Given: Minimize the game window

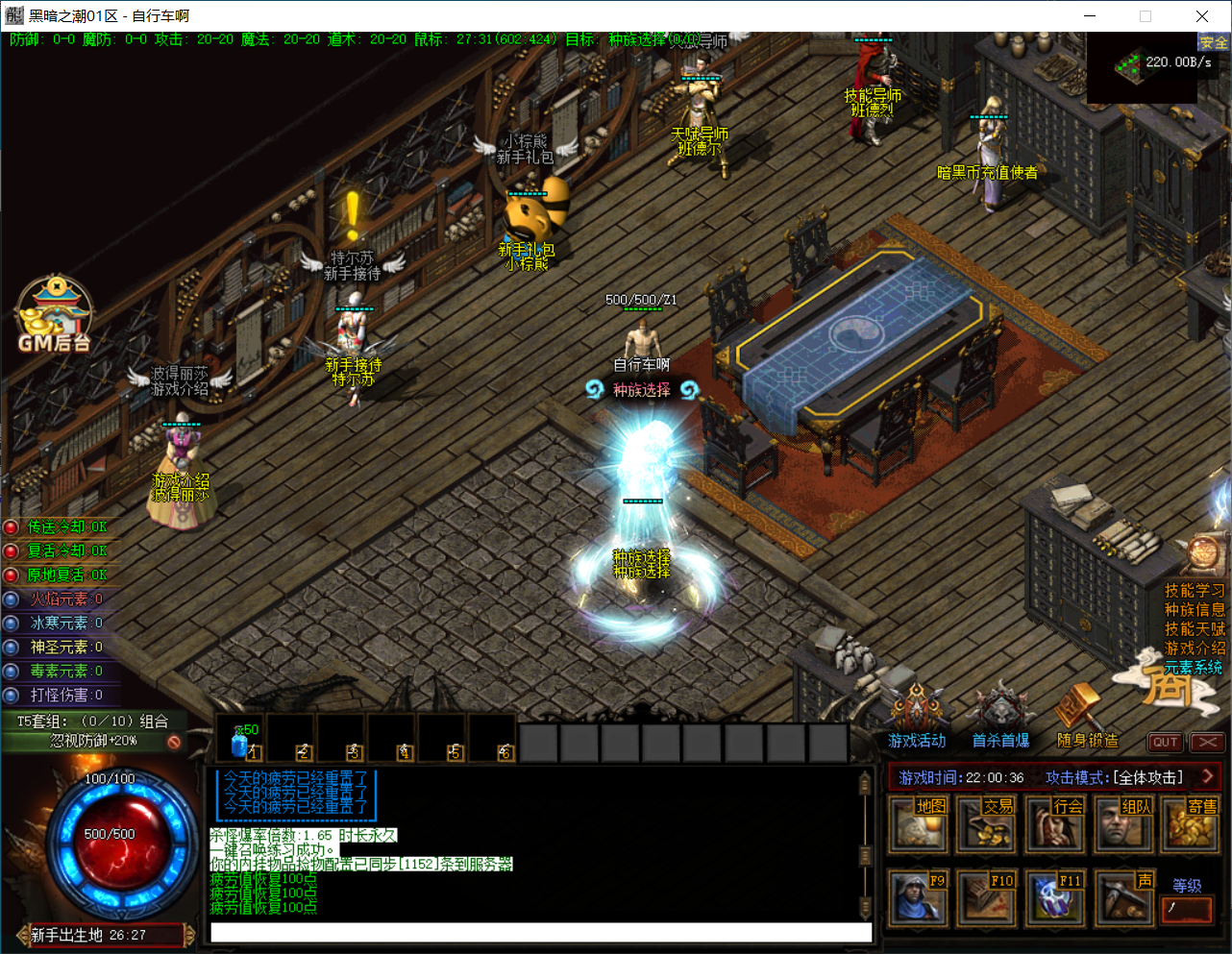Looking at the screenshot, I should click(x=1090, y=16).
